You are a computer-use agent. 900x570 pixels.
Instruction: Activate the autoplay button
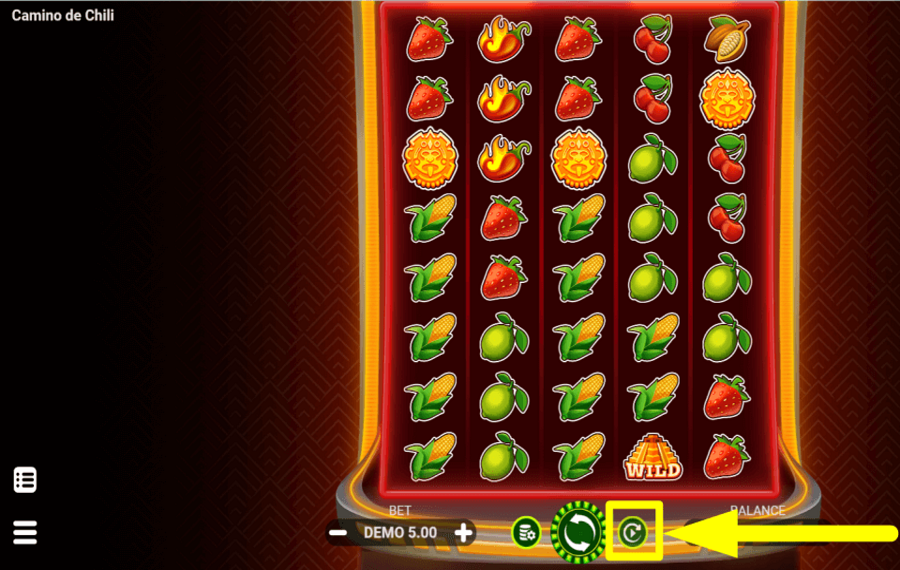tap(632, 532)
